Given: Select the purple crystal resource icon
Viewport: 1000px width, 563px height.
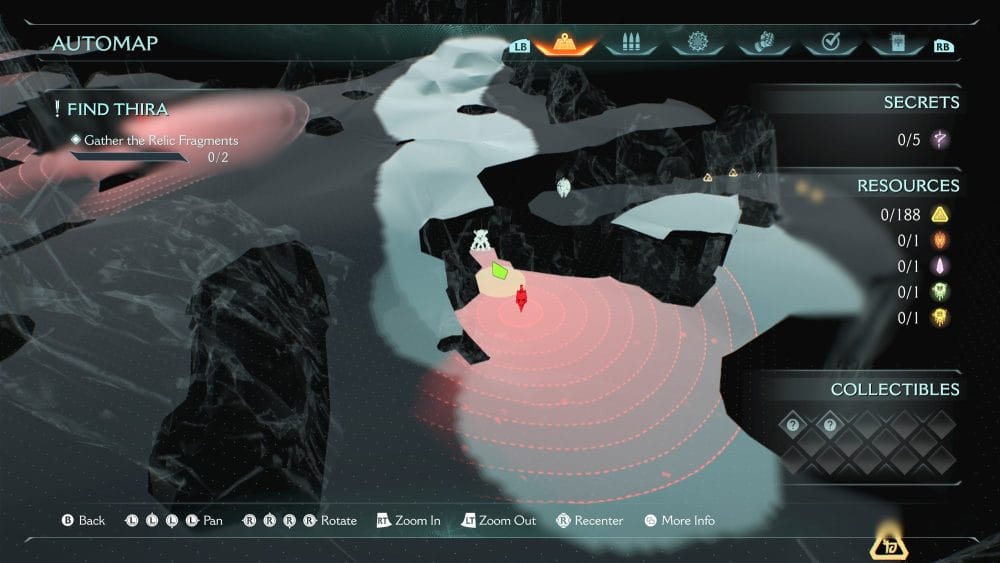Looking at the screenshot, I should click(x=940, y=266).
